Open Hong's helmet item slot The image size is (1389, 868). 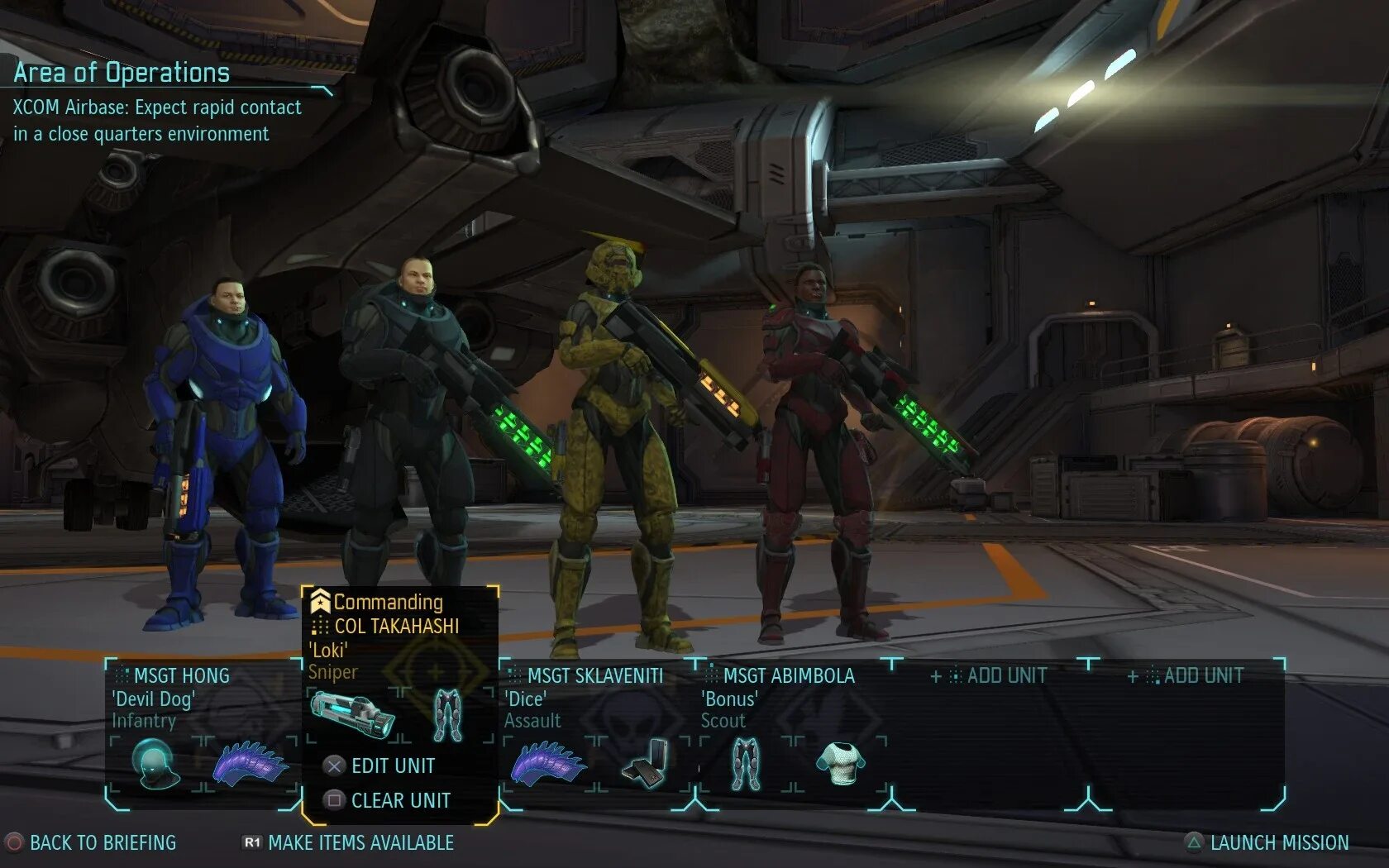pyautogui.click(x=156, y=762)
